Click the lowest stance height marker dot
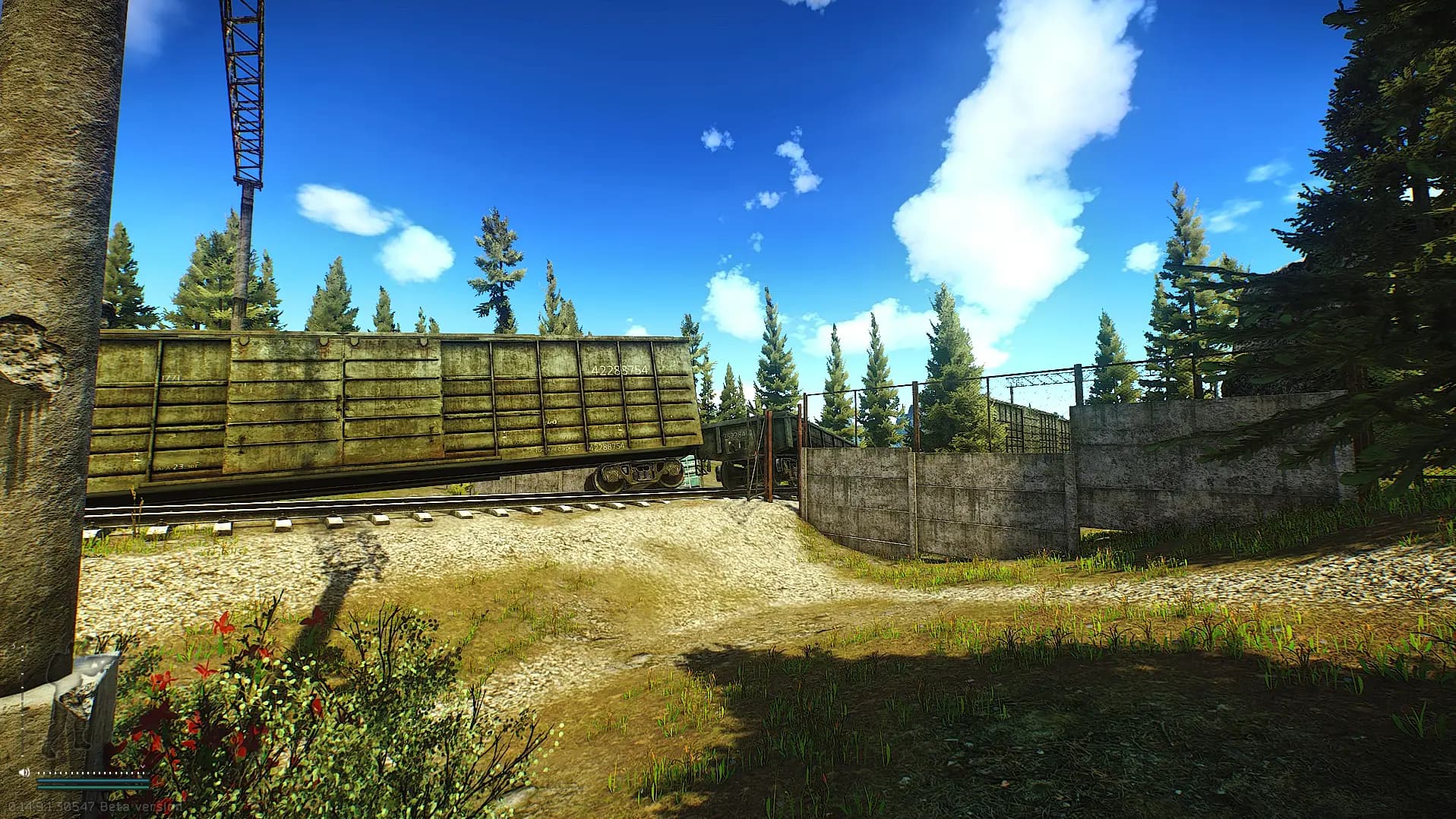The image size is (1456, 819). click(22, 757)
